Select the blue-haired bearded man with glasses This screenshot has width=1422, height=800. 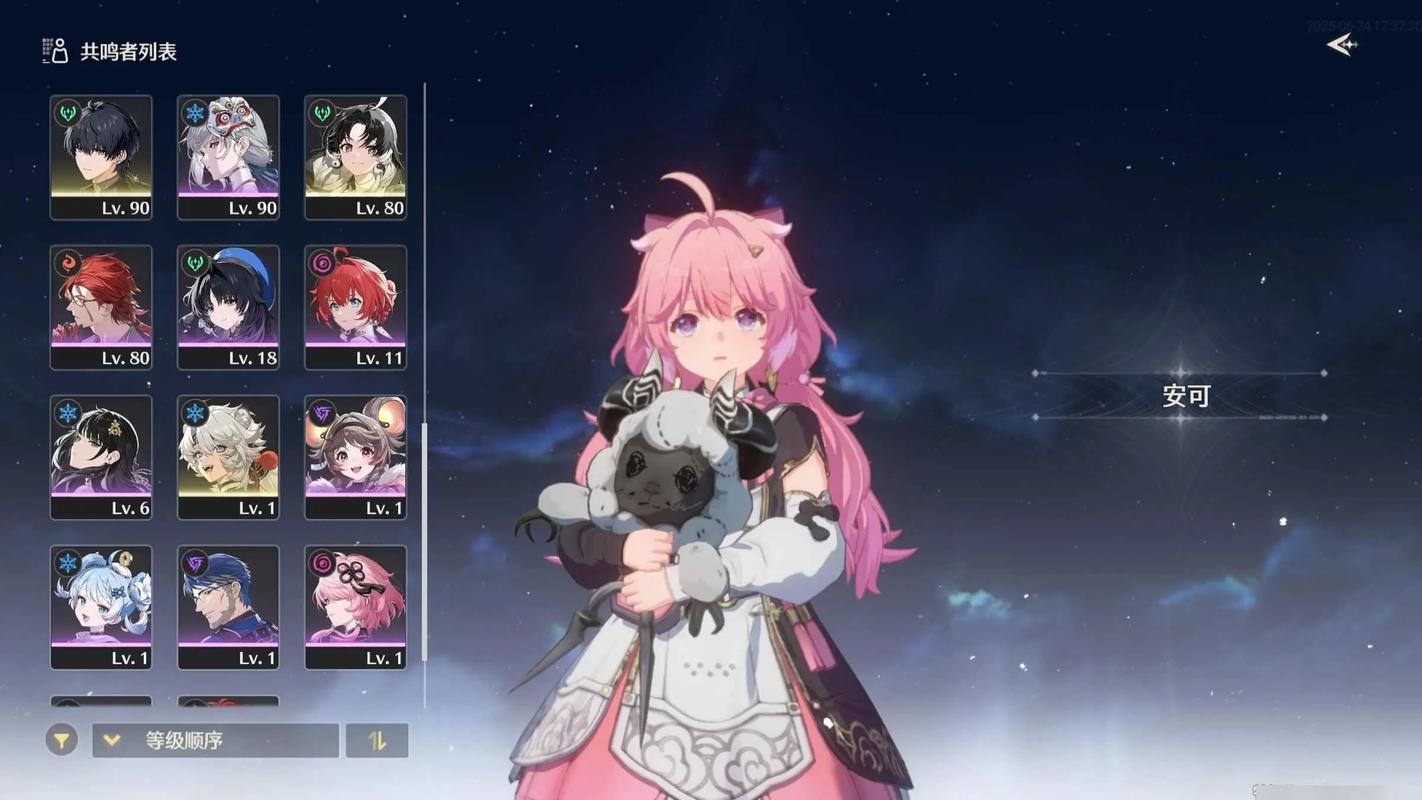[228, 607]
